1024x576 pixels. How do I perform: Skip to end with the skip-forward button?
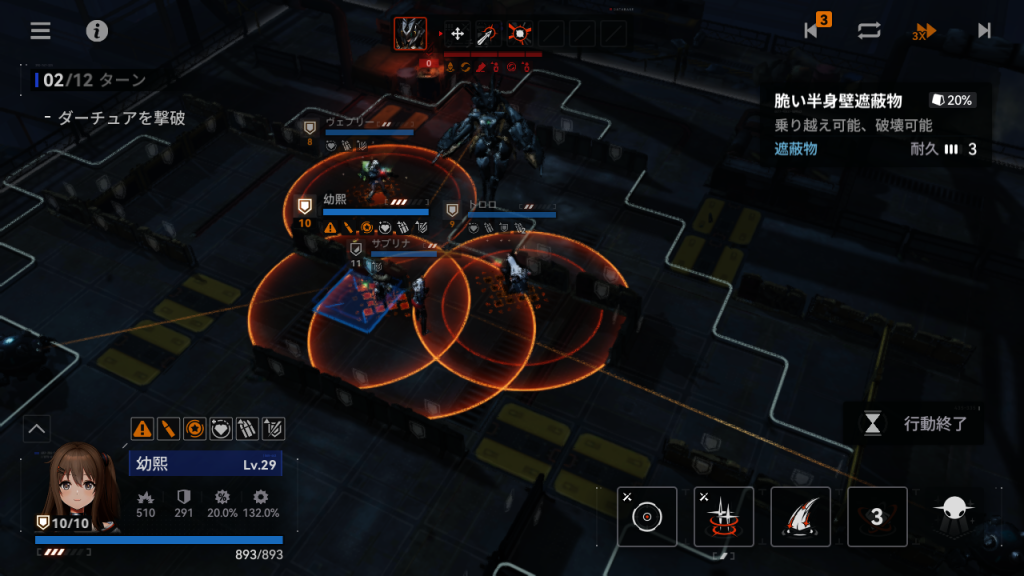tap(984, 30)
